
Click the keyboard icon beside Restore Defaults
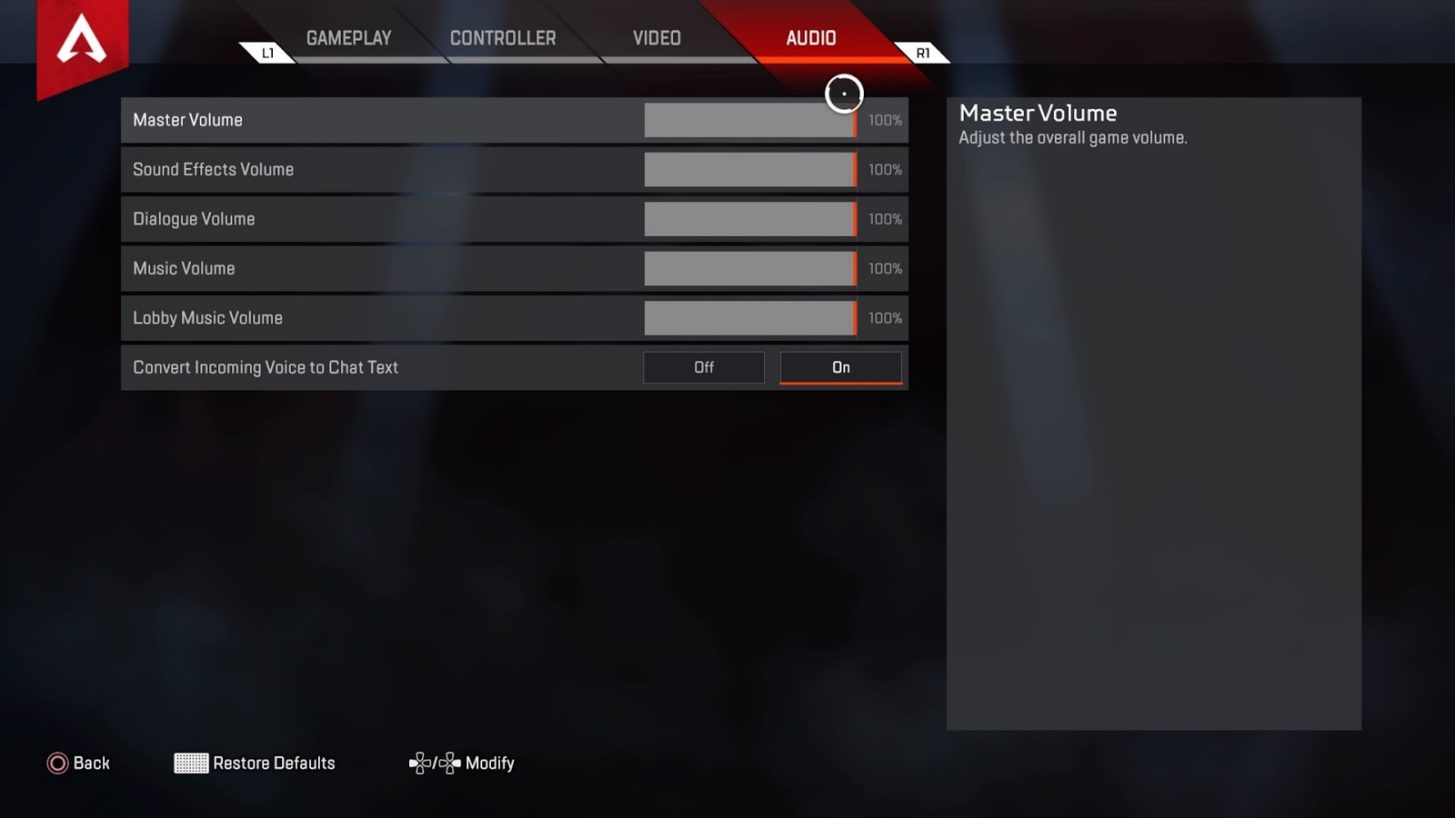point(190,763)
